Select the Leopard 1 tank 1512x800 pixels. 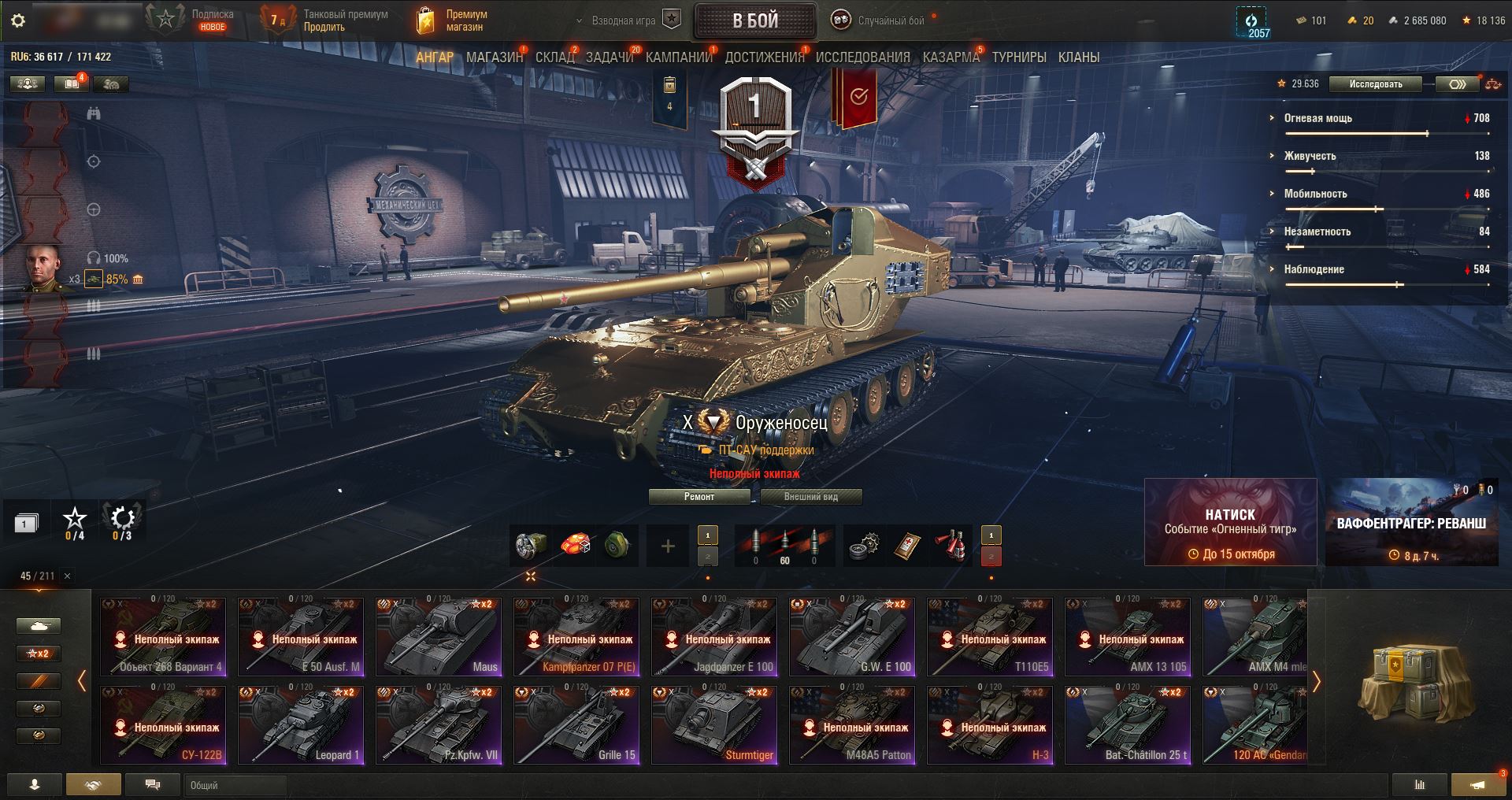pyautogui.click(x=301, y=724)
